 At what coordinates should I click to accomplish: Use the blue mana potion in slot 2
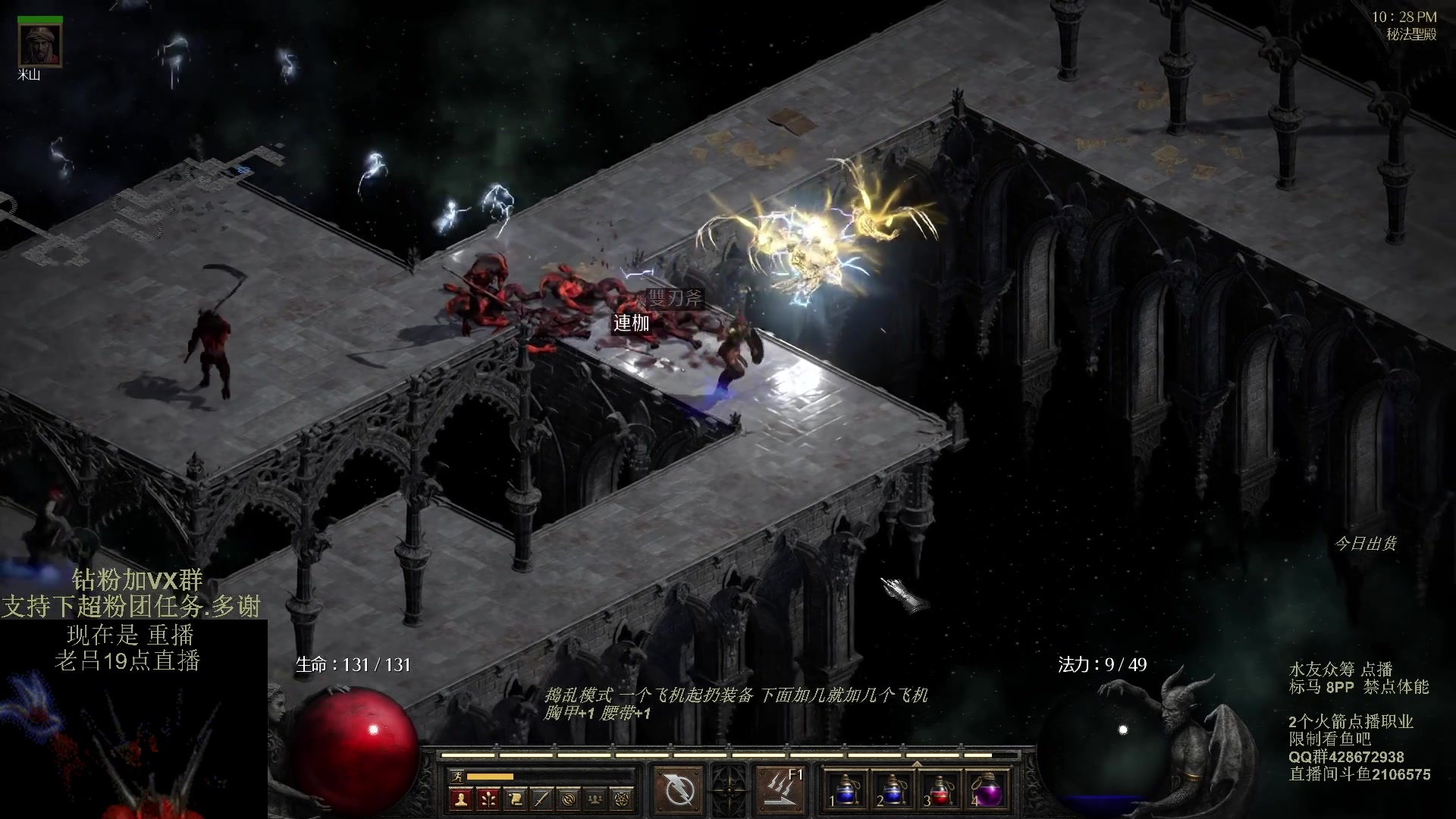[894, 789]
